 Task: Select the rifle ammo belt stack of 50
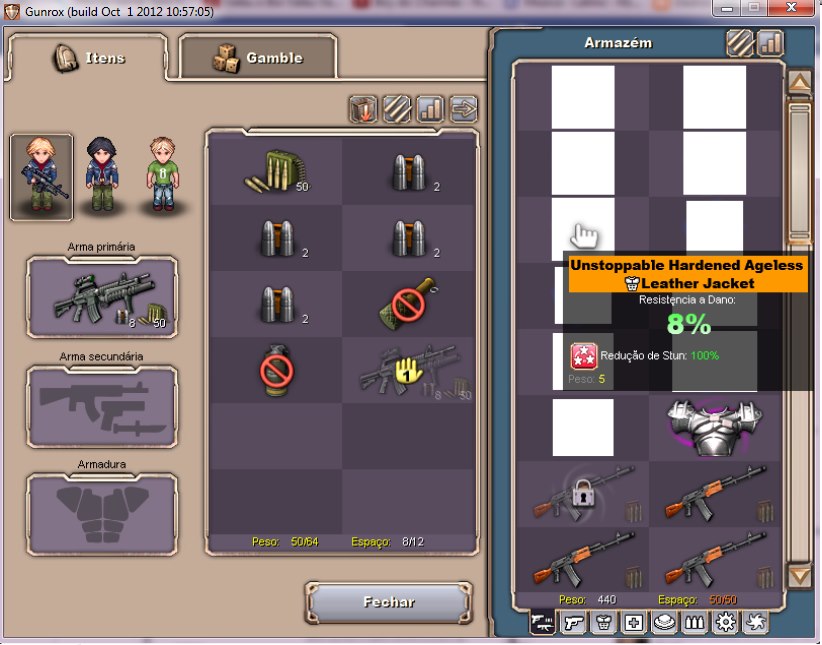click(275, 172)
